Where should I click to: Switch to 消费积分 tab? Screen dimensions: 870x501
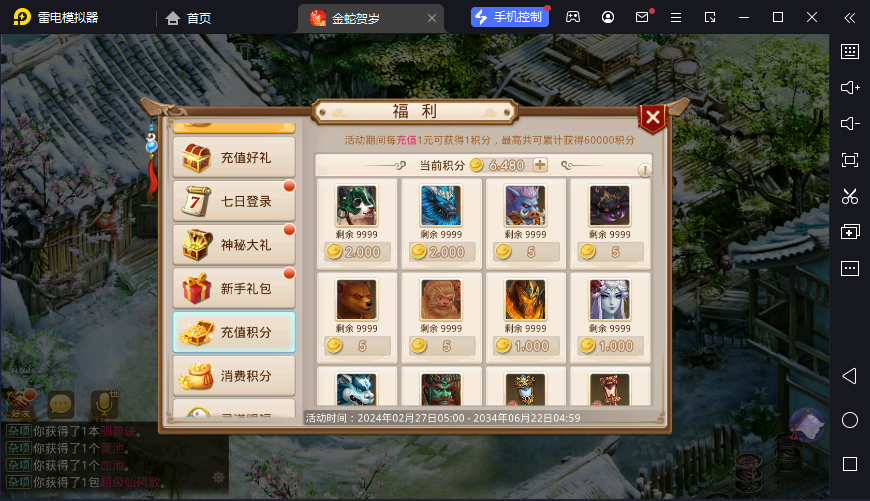[234, 377]
